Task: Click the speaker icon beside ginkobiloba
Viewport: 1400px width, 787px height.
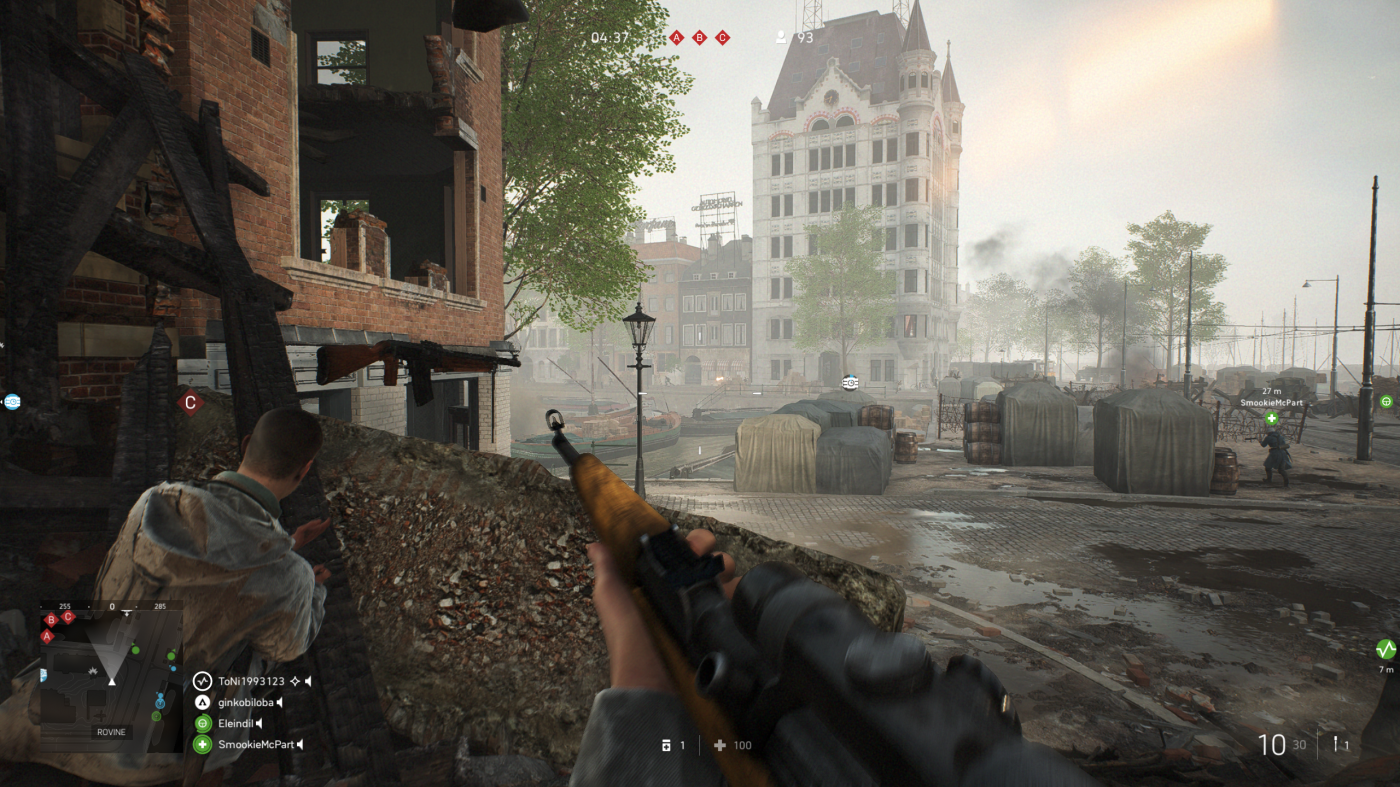Action: [x=281, y=702]
